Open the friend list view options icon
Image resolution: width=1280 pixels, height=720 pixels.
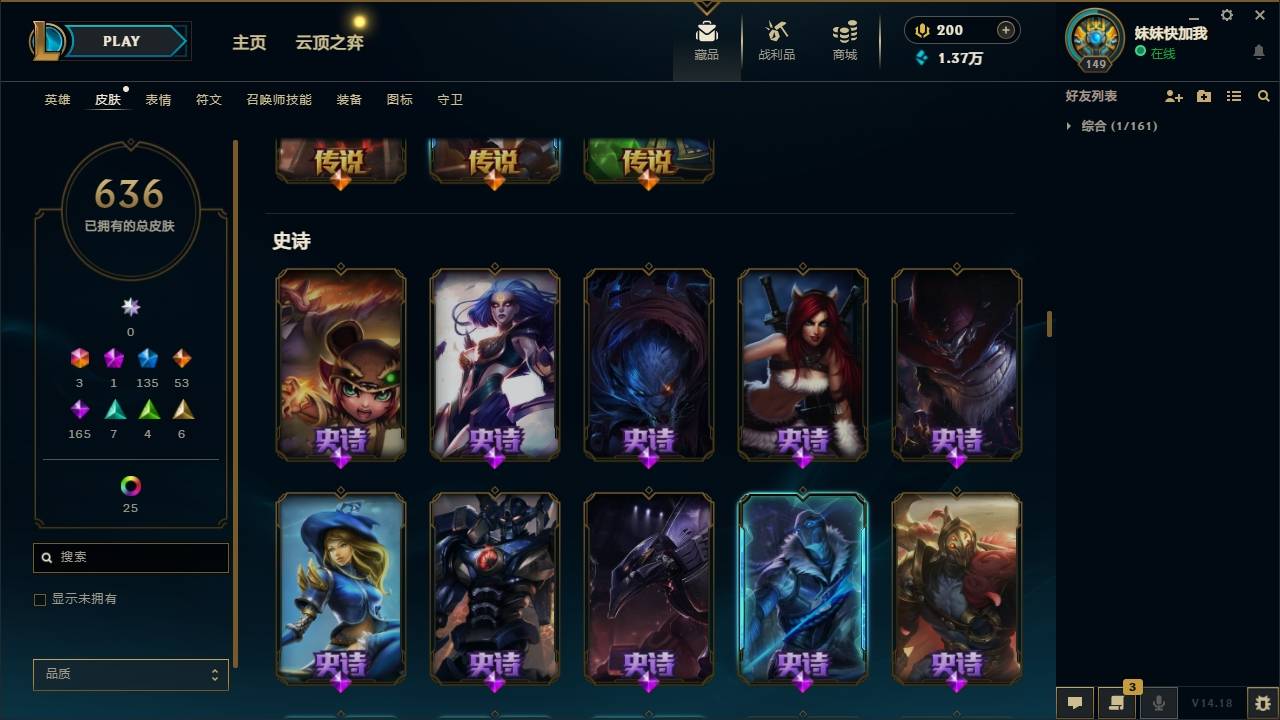pyautogui.click(x=1233, y=96)
